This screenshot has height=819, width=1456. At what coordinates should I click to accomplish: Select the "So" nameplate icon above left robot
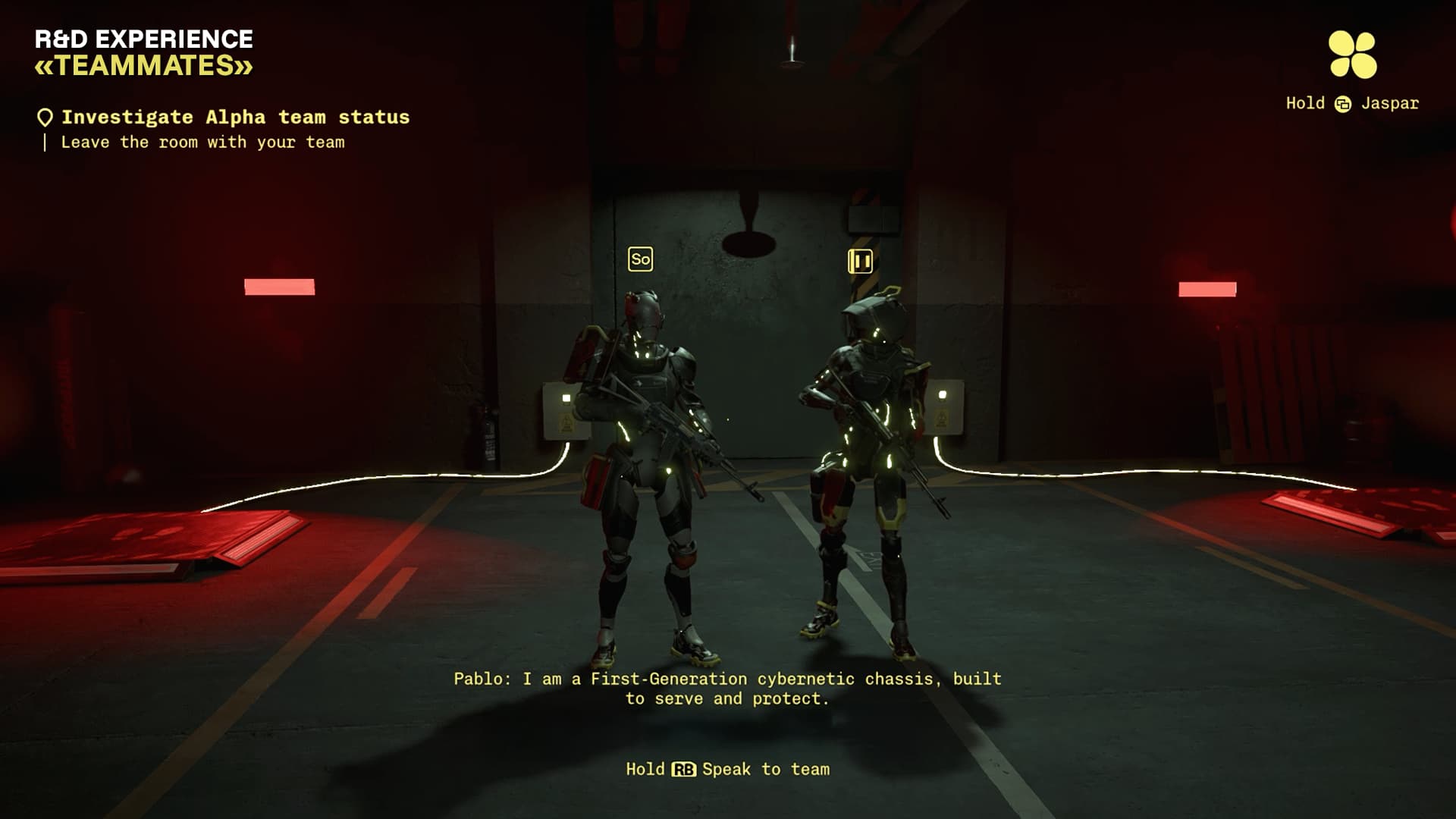click(x=641, y=259)
